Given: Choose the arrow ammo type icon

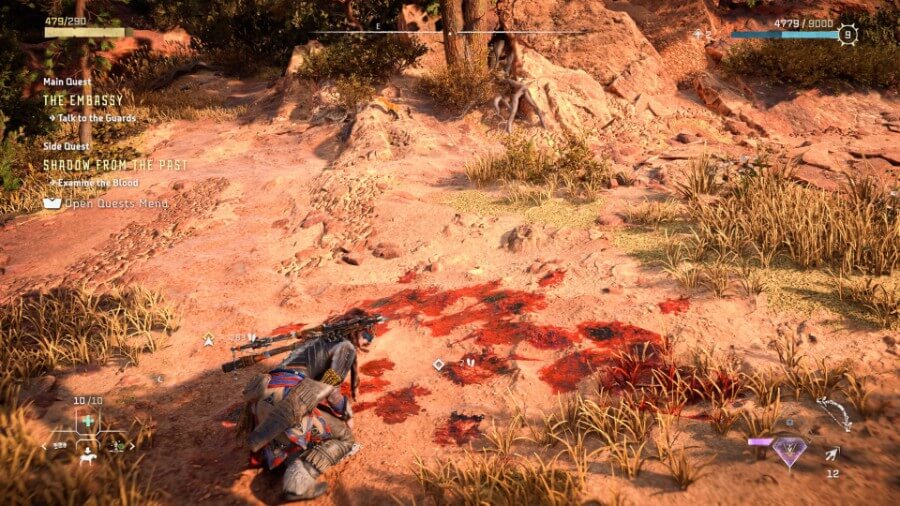Looking at the screenshot, I should (832, 455).
